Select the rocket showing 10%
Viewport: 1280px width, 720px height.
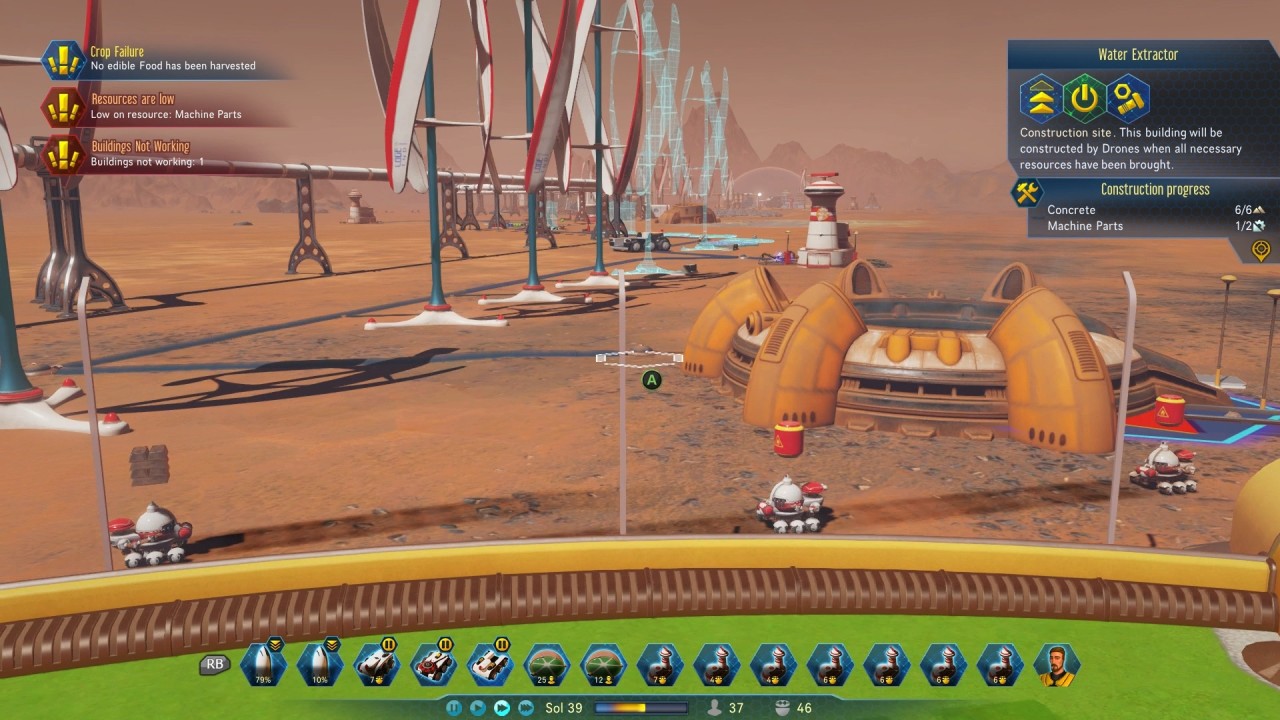(x=320, y=665)
